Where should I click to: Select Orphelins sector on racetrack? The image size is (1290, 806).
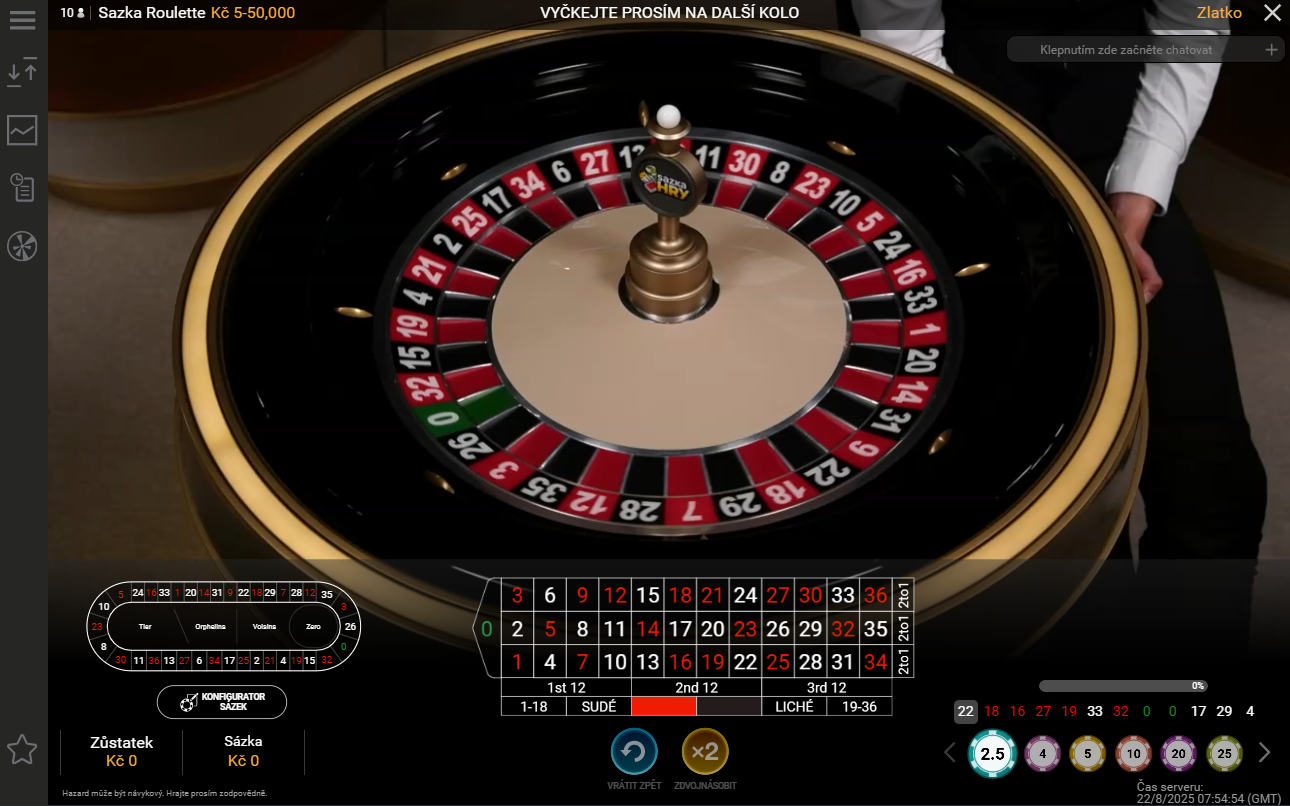(x=209, y=627)
